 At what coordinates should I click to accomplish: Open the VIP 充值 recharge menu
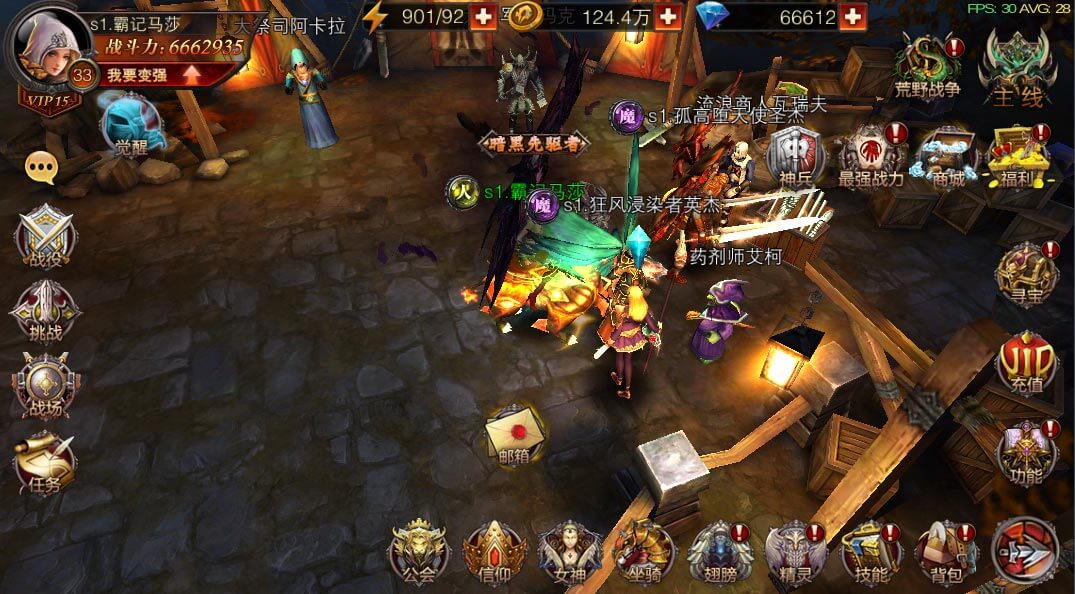coord(1025,365)
